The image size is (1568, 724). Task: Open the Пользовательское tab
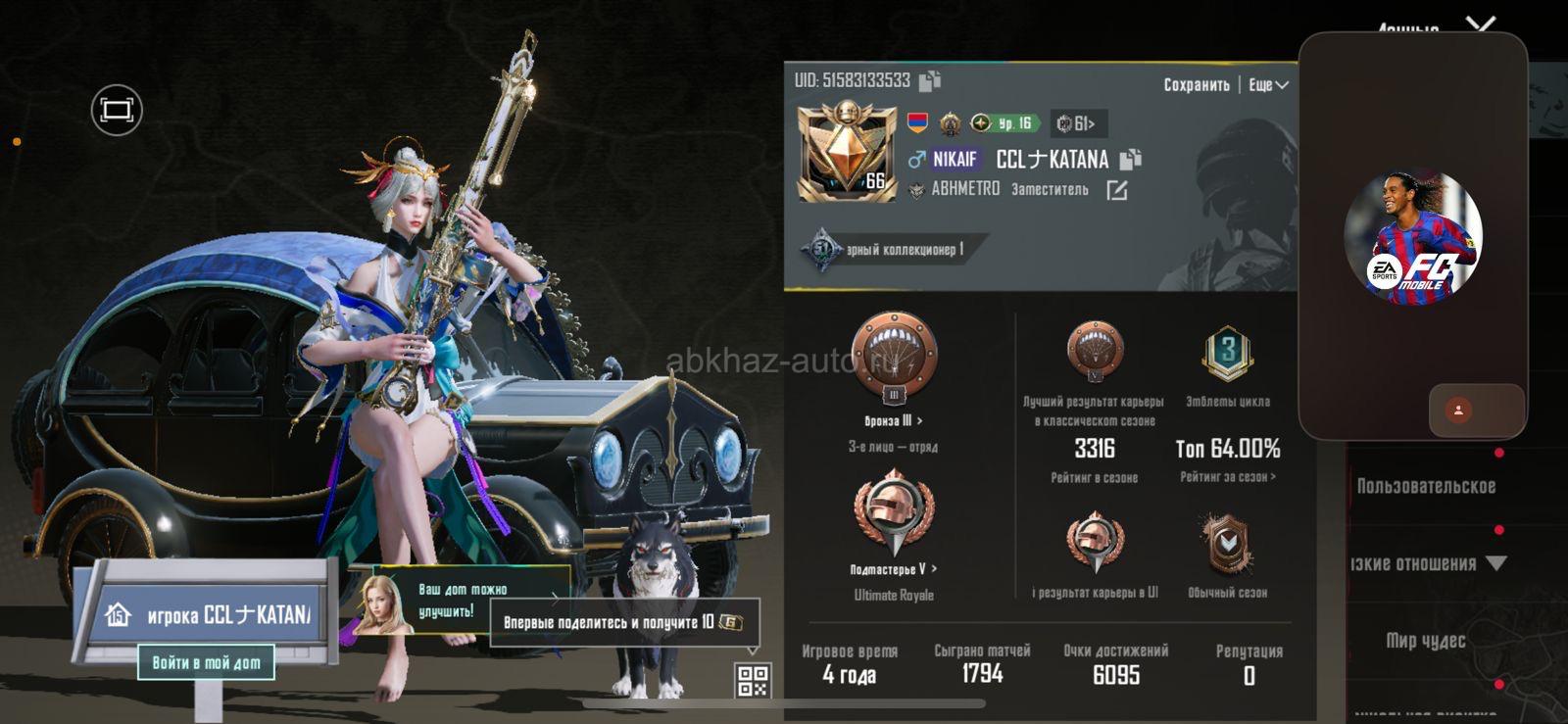[x=1426, y=486]
